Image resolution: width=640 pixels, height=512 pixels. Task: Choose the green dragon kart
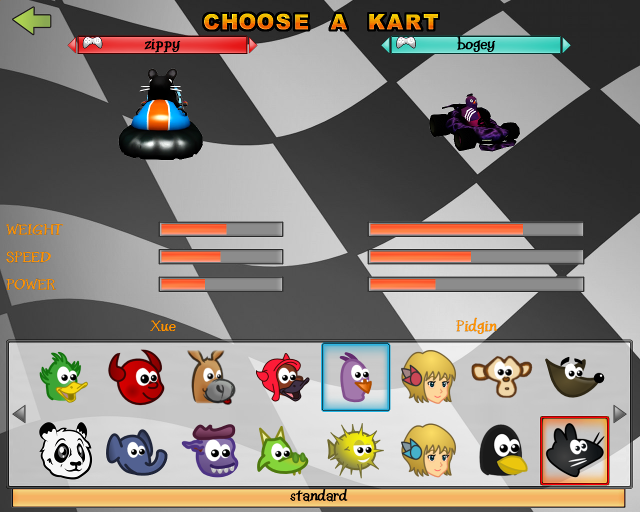pyautogui.click(x=282, y=450)
